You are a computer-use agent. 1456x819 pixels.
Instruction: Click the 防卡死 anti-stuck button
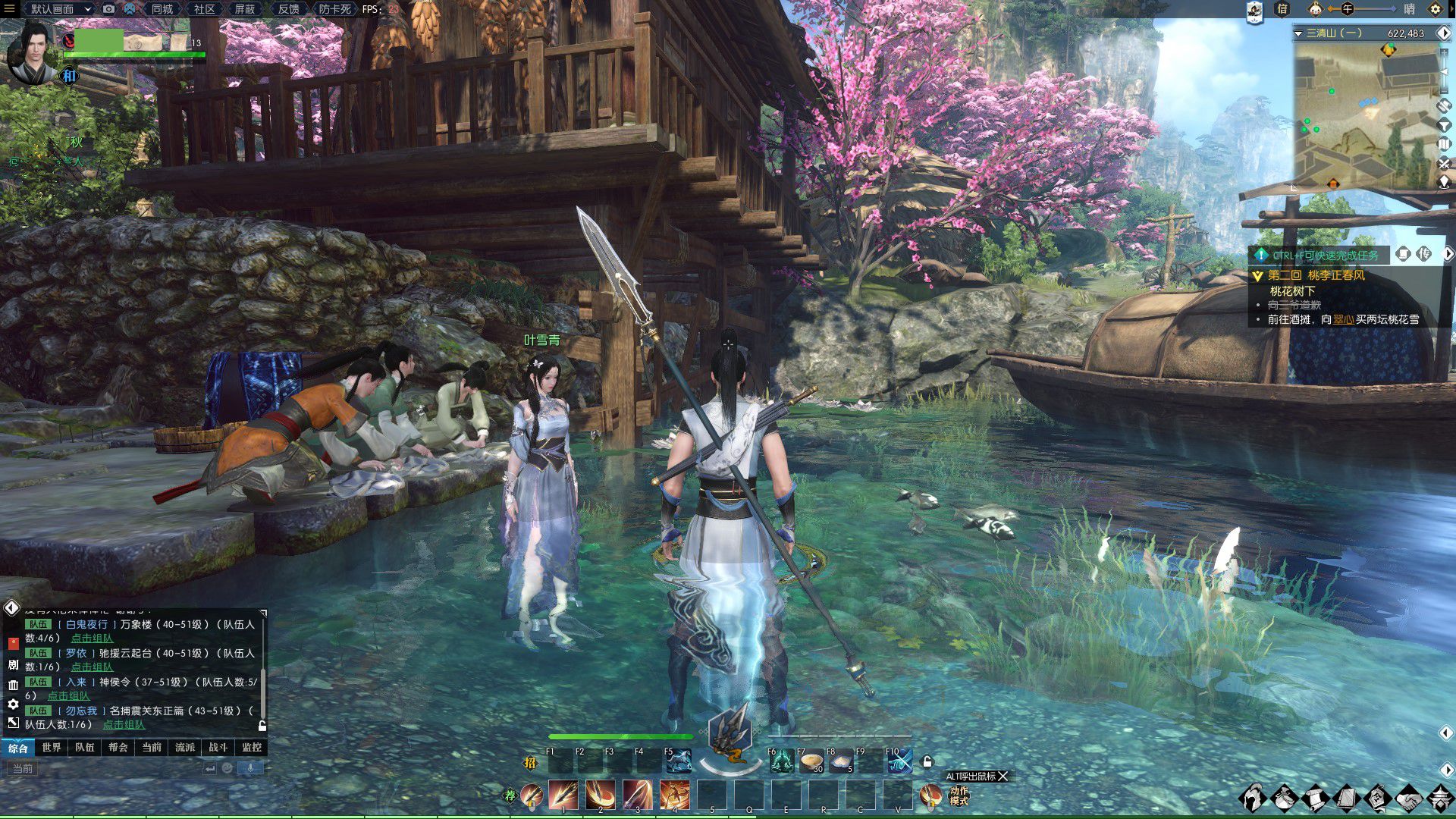point(334,9)
